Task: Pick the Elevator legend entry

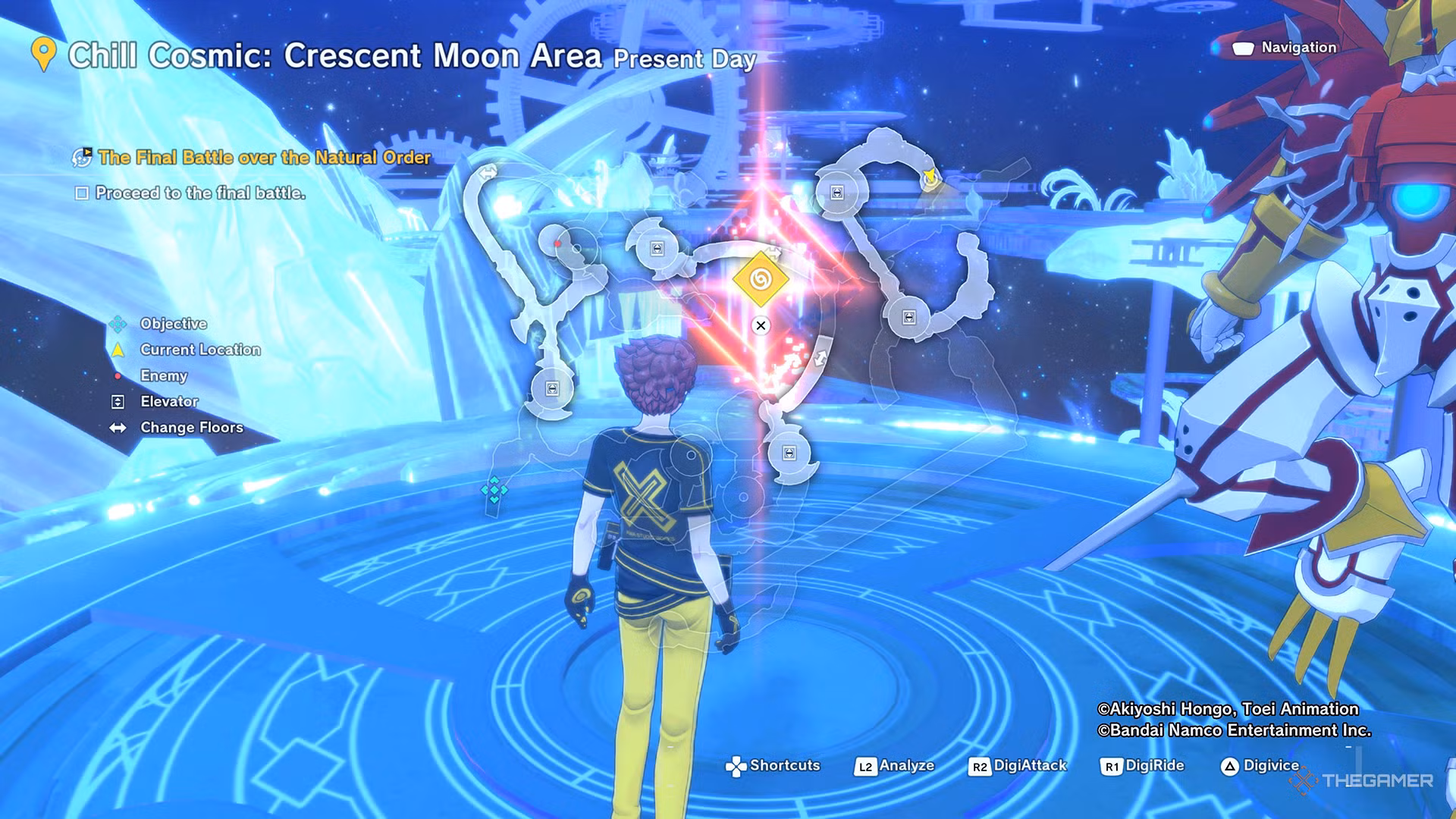Action: click(169, 401)
